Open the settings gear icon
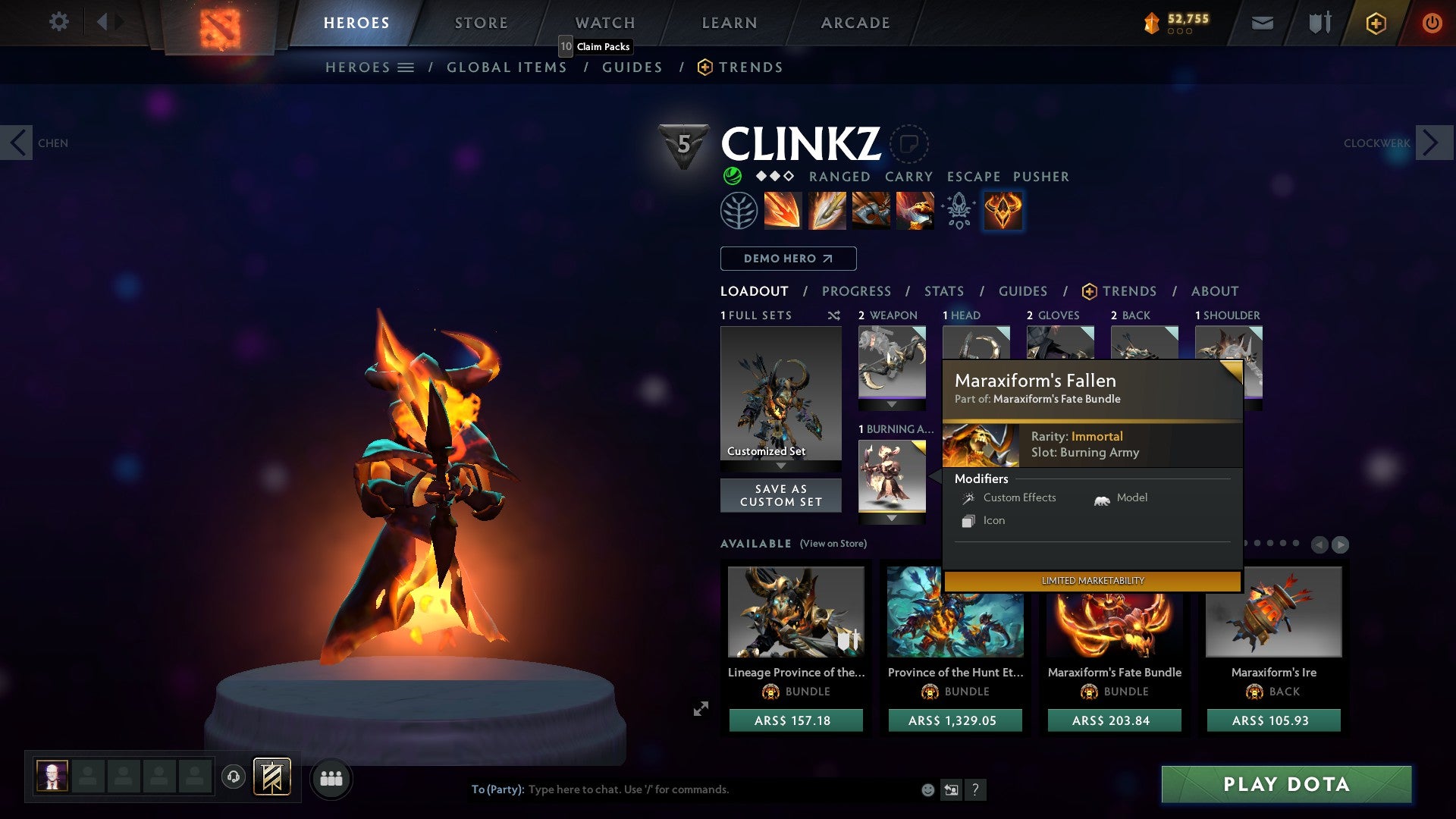 click(58, 22)
